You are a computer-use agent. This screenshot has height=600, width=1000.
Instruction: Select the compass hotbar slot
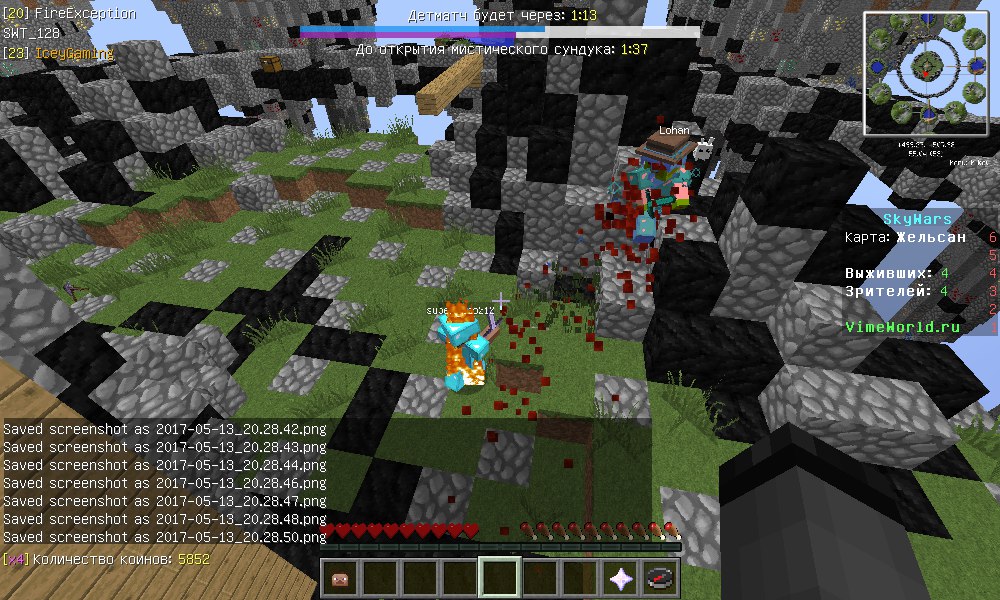tap(660, 578)
